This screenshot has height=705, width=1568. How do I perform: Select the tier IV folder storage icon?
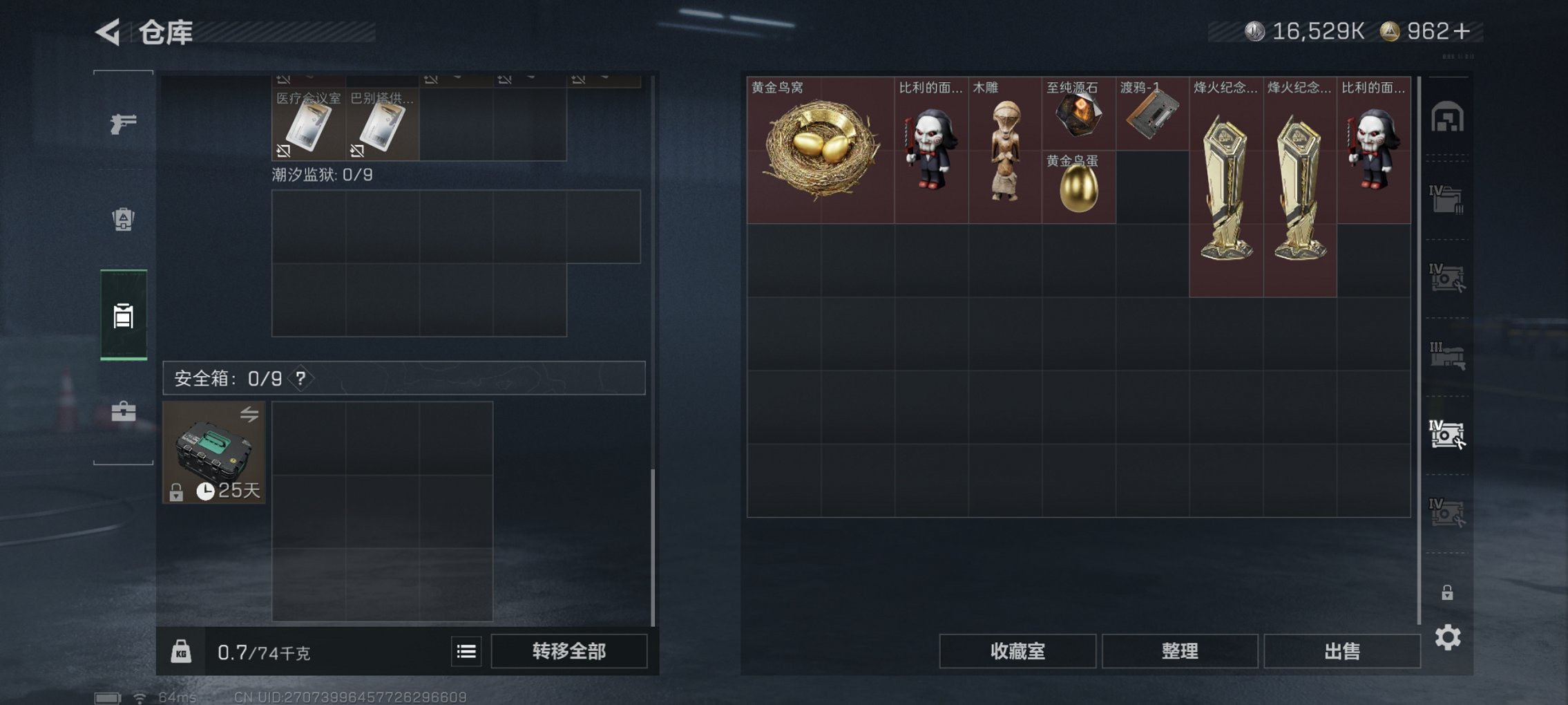click(1445, 199)
